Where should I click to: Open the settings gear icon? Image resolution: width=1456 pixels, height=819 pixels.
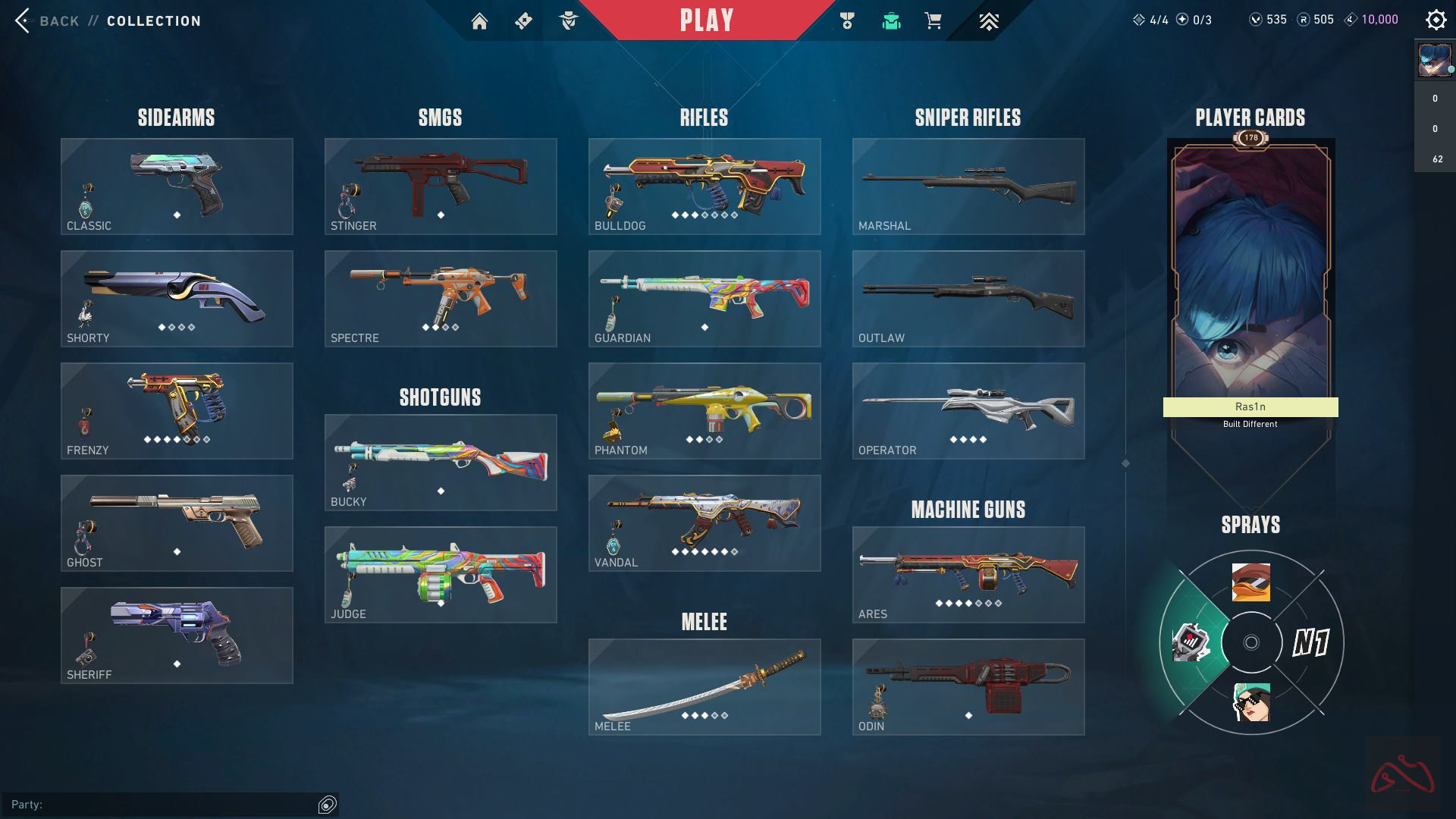pyautogui.click(x=1436, y=20)
